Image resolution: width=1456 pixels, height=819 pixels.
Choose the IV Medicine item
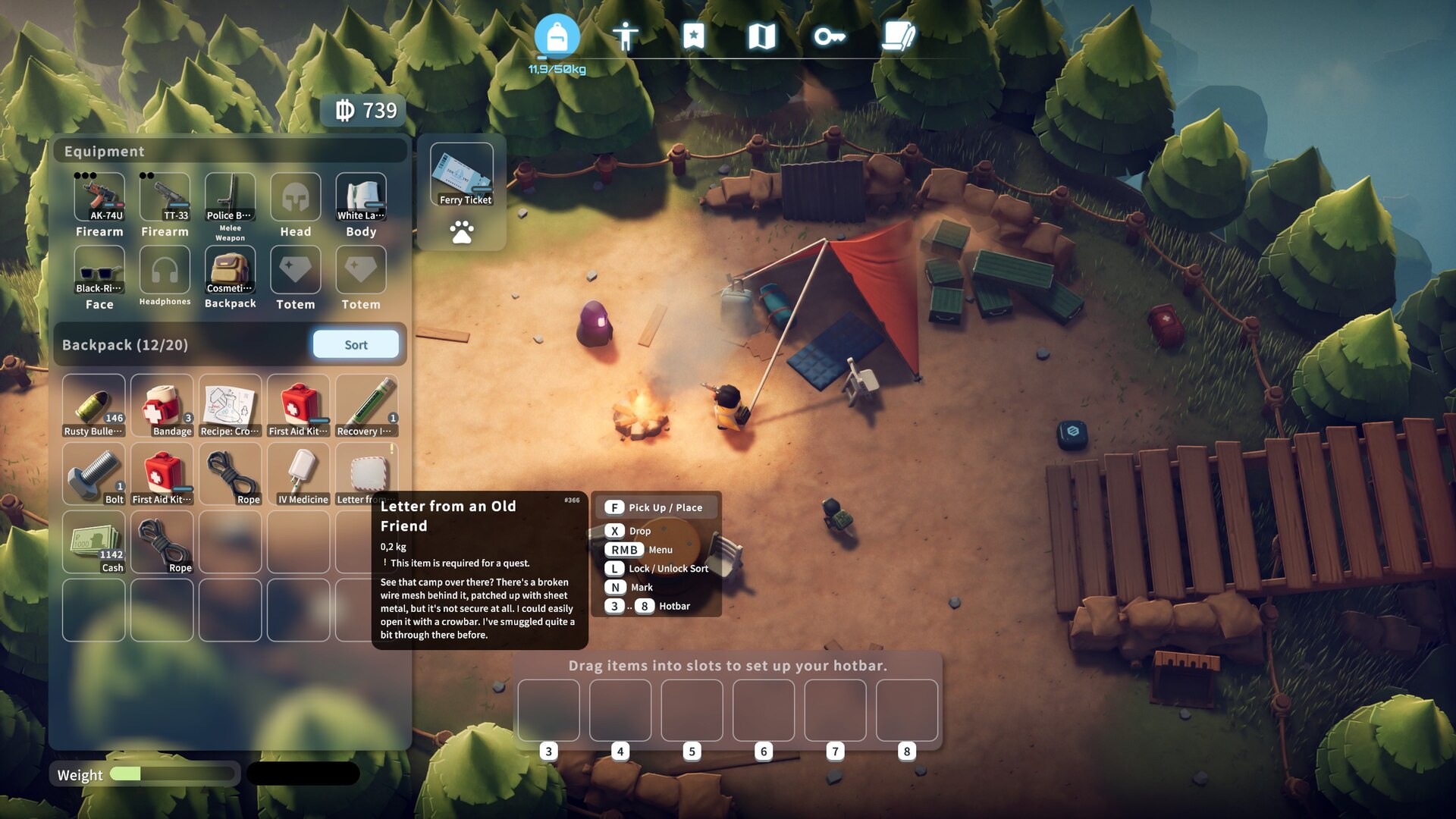pyautogui.click(x=299, y=474)
